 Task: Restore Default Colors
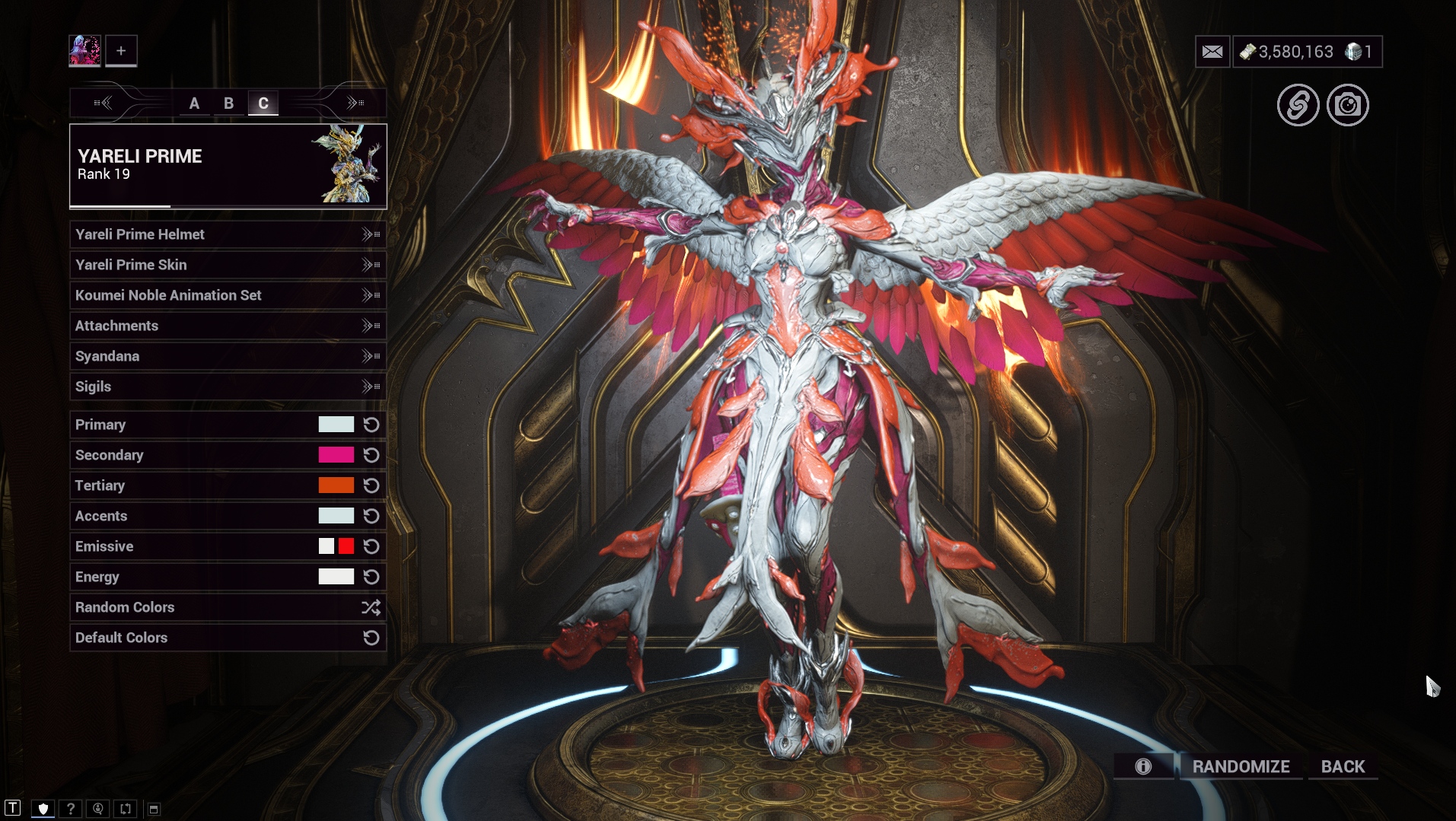(x=228, y=638)
